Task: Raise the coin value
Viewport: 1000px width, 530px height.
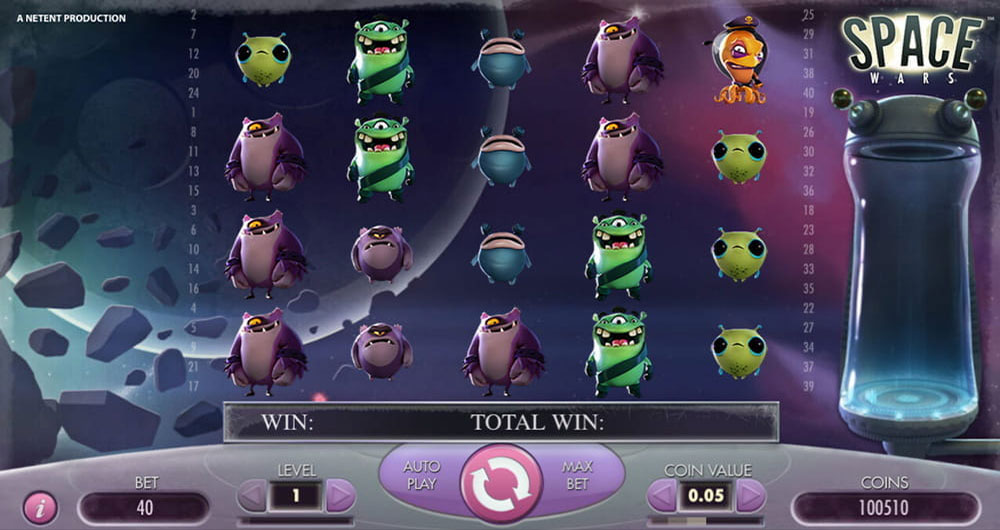Action: pyautogui.click(x=750, y=495)
